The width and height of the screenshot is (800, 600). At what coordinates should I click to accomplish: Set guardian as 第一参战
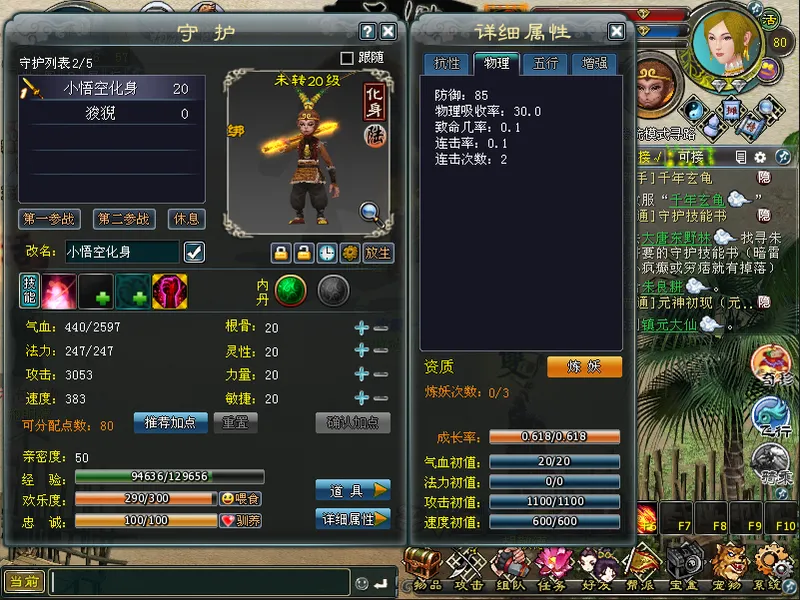[x=49, y=219]
